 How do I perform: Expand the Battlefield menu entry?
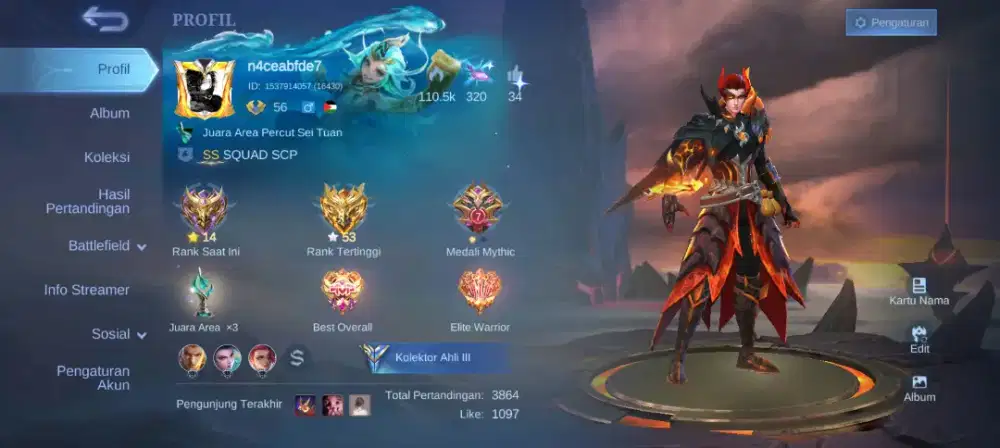[107, 245]
